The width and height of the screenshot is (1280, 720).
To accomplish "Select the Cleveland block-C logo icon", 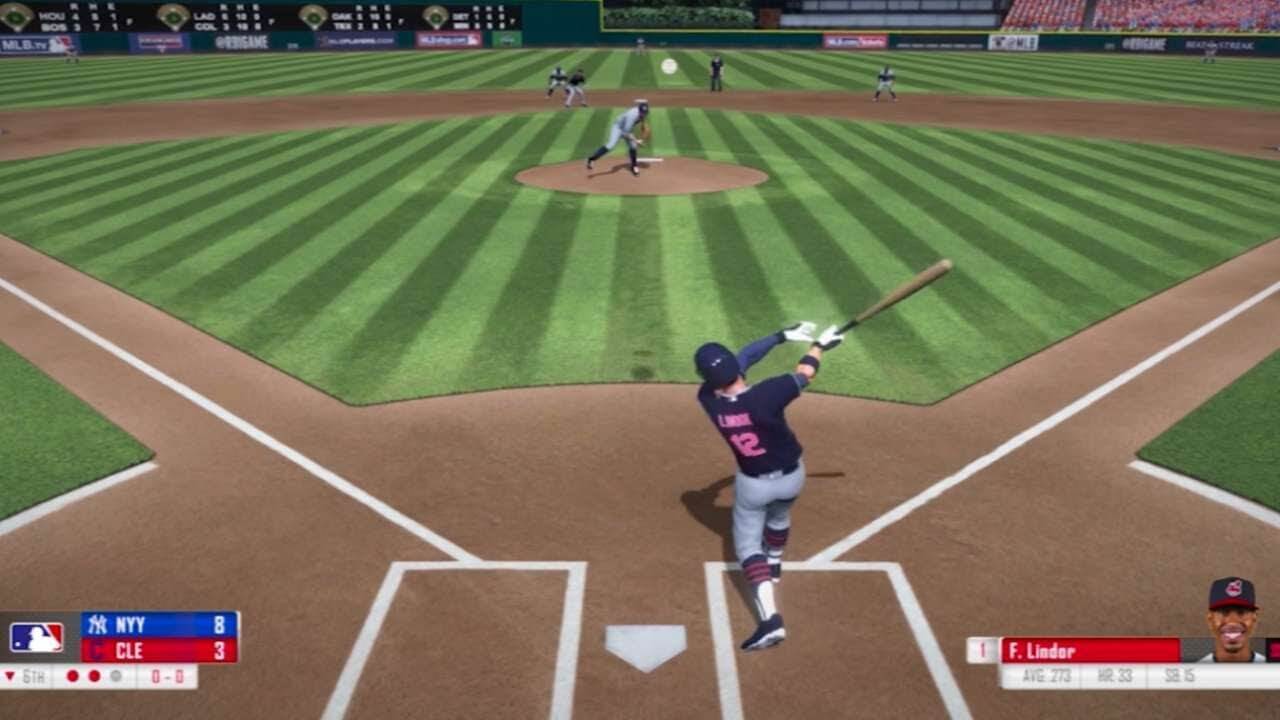I will pos(97,650).
